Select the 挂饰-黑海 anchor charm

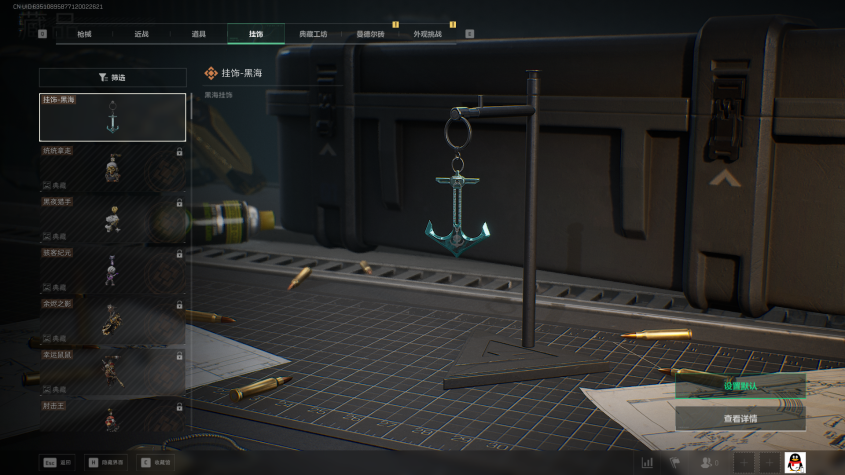point(113,117)
